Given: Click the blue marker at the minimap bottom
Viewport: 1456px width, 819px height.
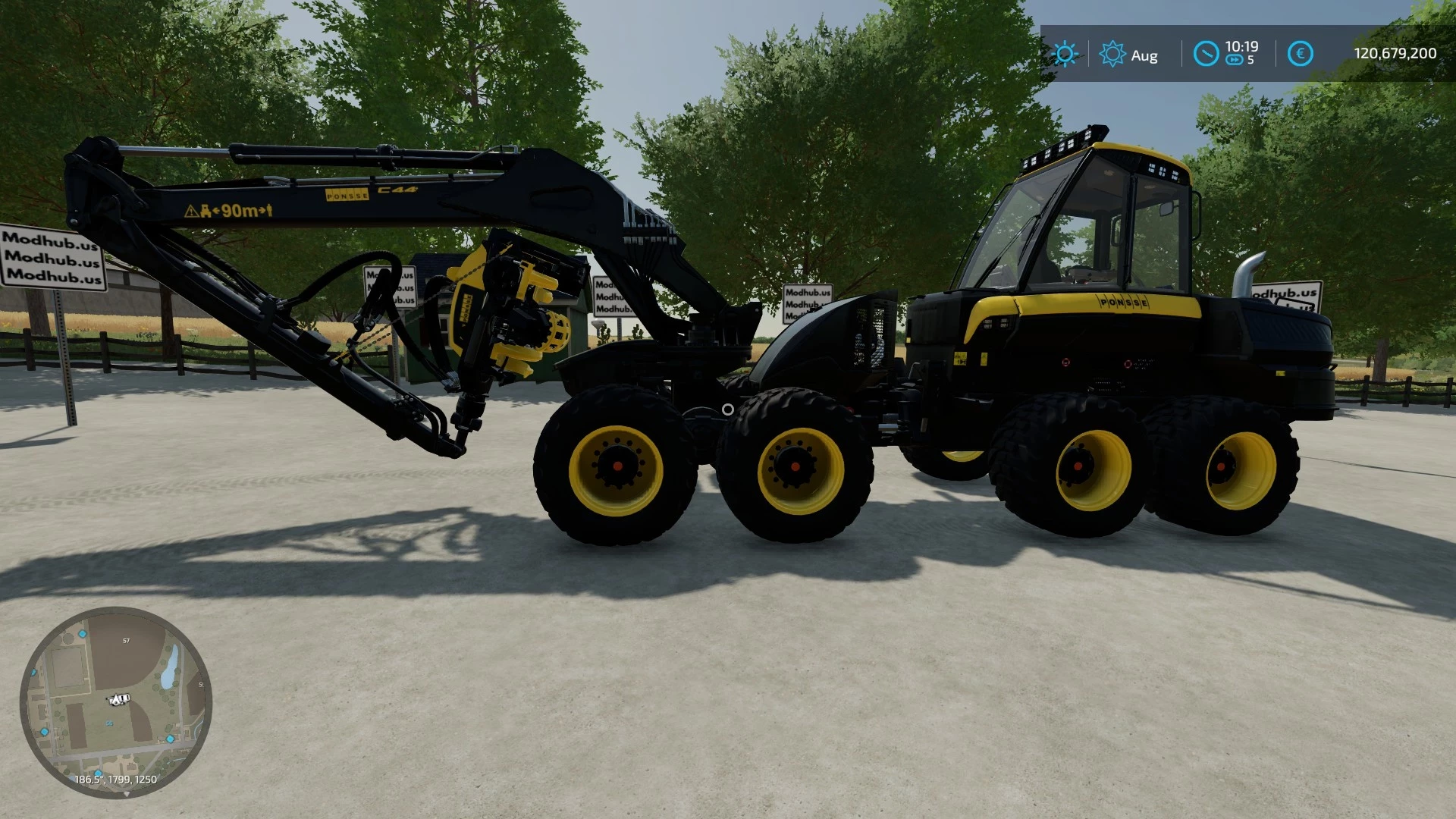Looking at the screenshot, I should [99, 773].
